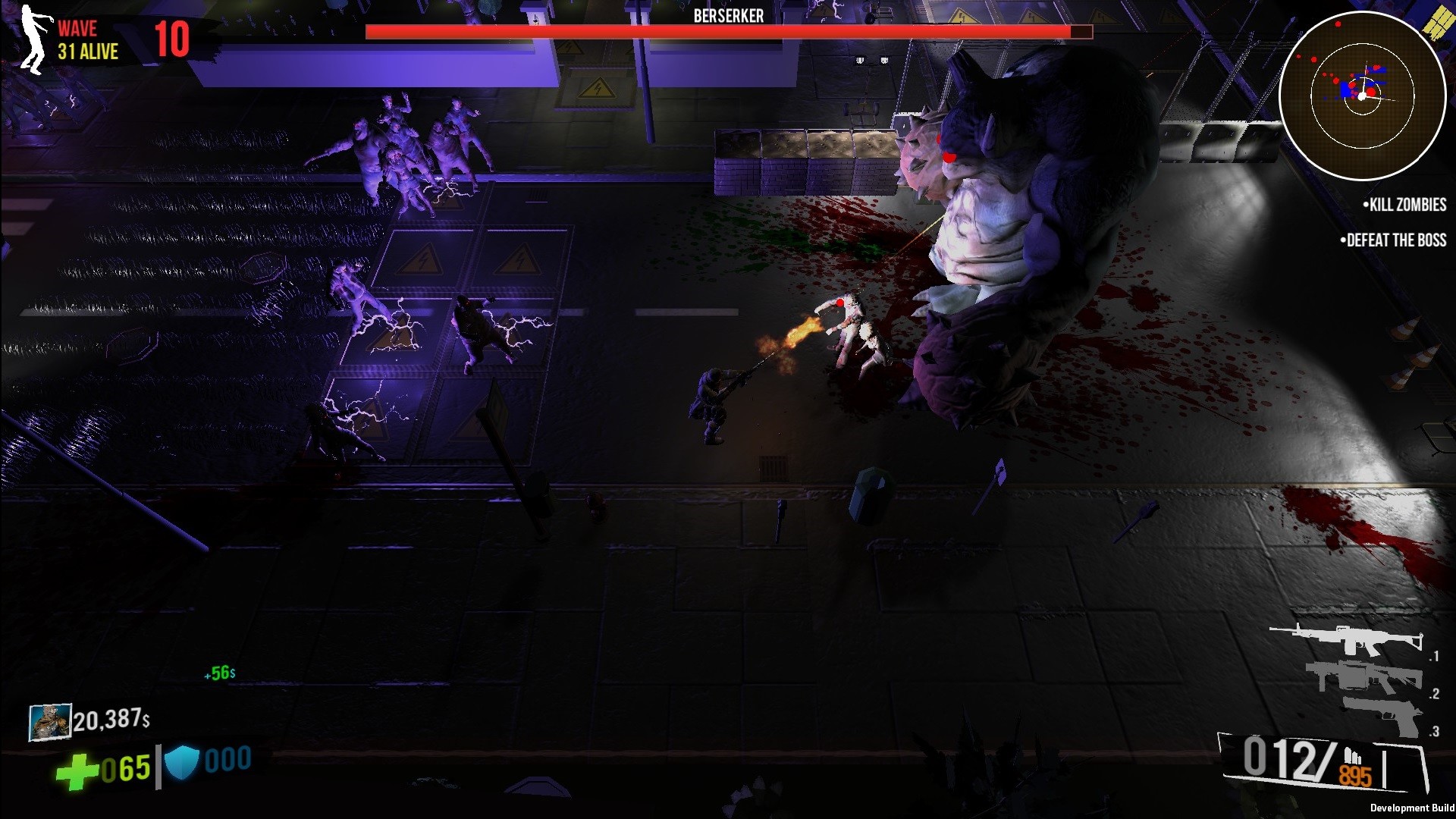Equip the pistol in weapon slot 3

click(x=1382, y=714)
